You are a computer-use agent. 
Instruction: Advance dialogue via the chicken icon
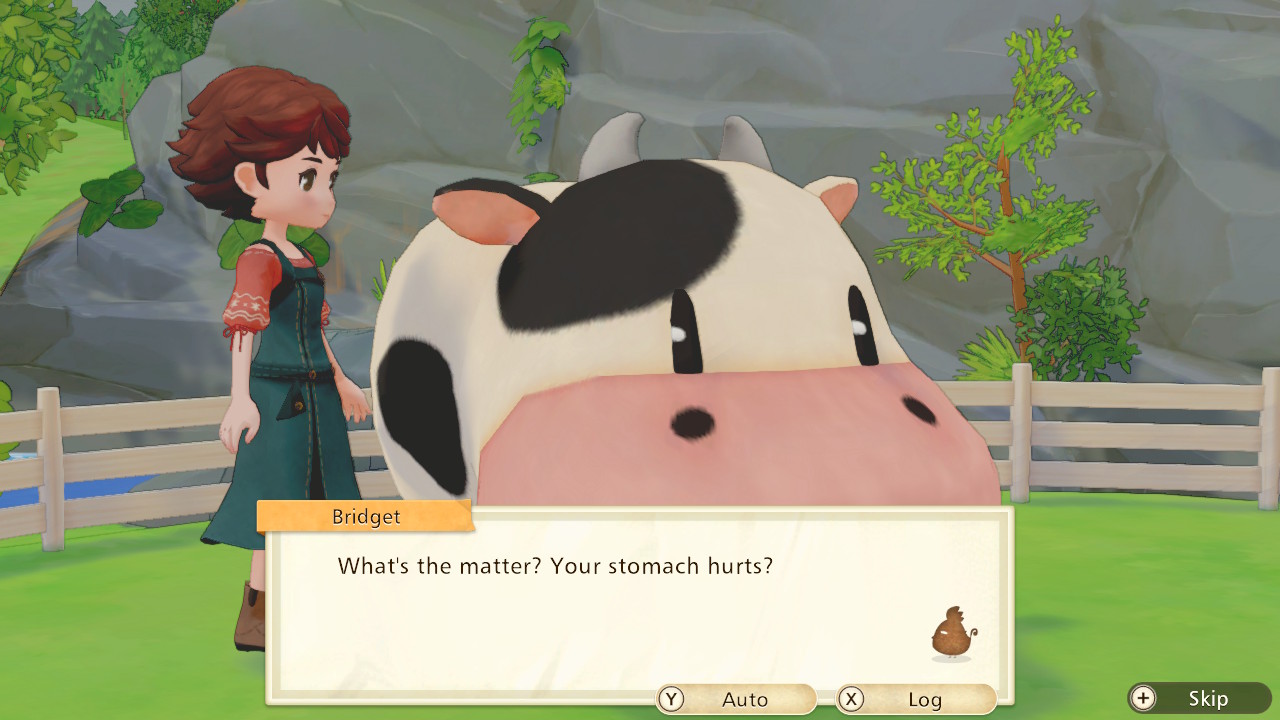(x=952, y=634)
